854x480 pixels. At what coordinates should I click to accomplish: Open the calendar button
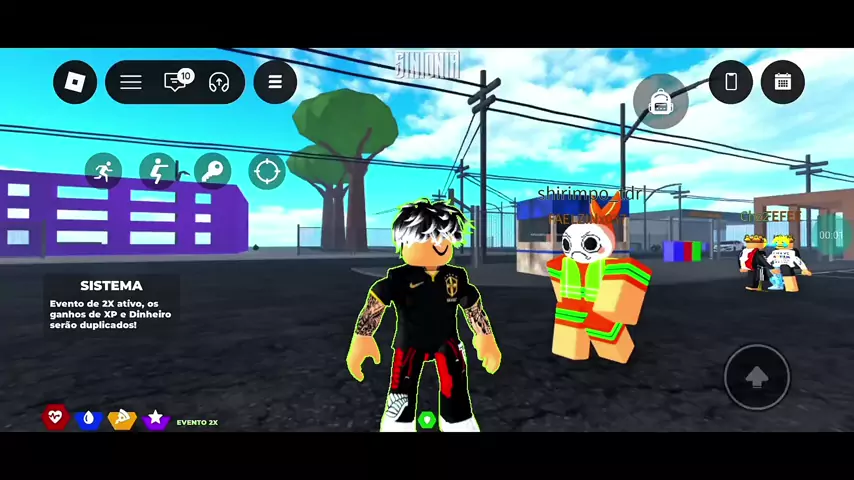click(783, 82)
